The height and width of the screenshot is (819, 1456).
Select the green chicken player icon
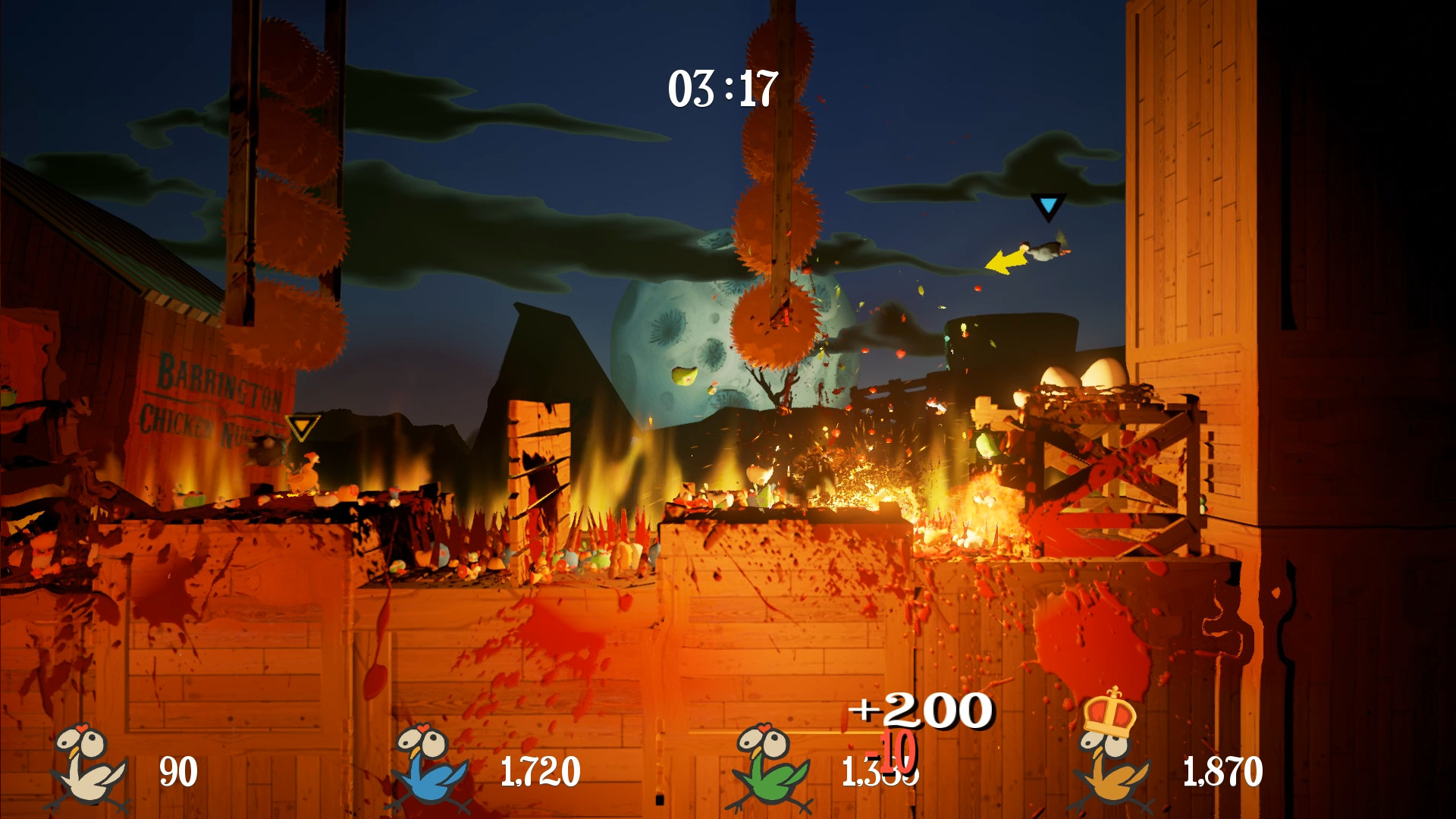click(767, 767)
